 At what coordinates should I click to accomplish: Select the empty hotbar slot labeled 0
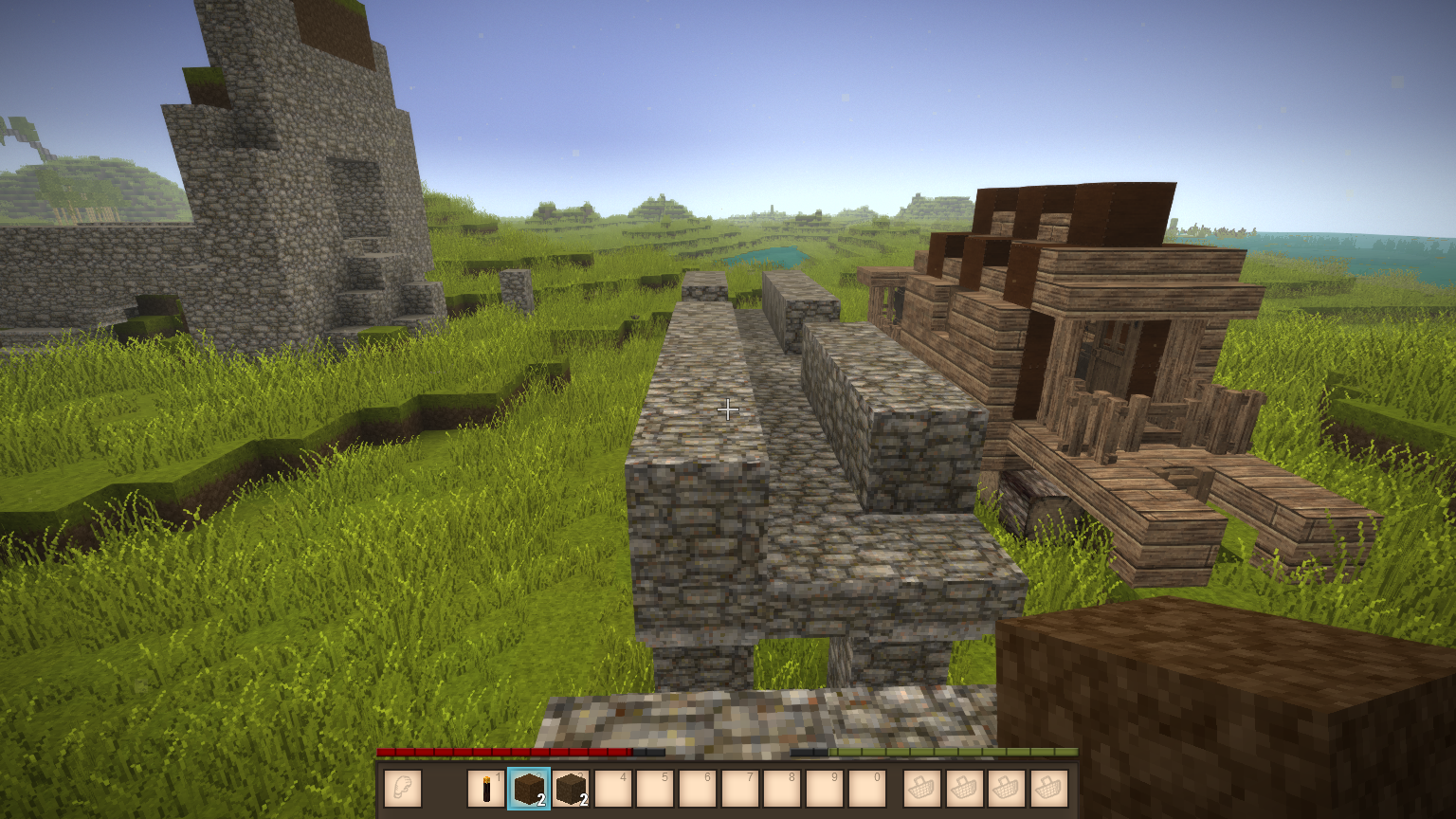click(x=867, y=789)
